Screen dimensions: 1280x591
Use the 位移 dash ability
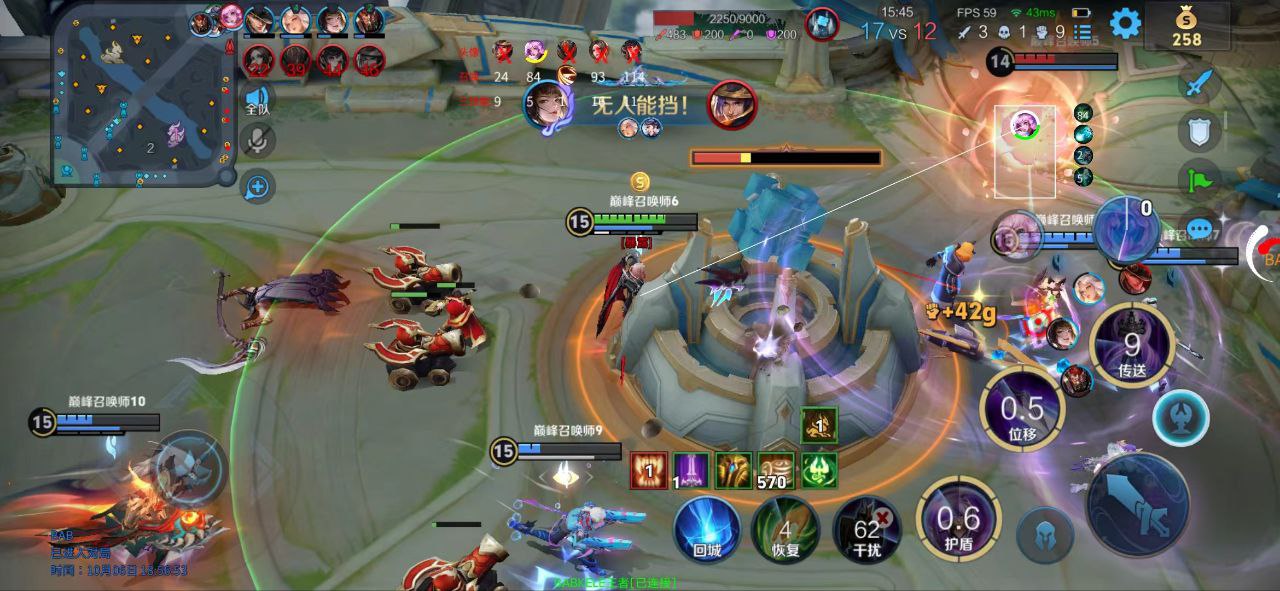click(x=1022, y=410)
